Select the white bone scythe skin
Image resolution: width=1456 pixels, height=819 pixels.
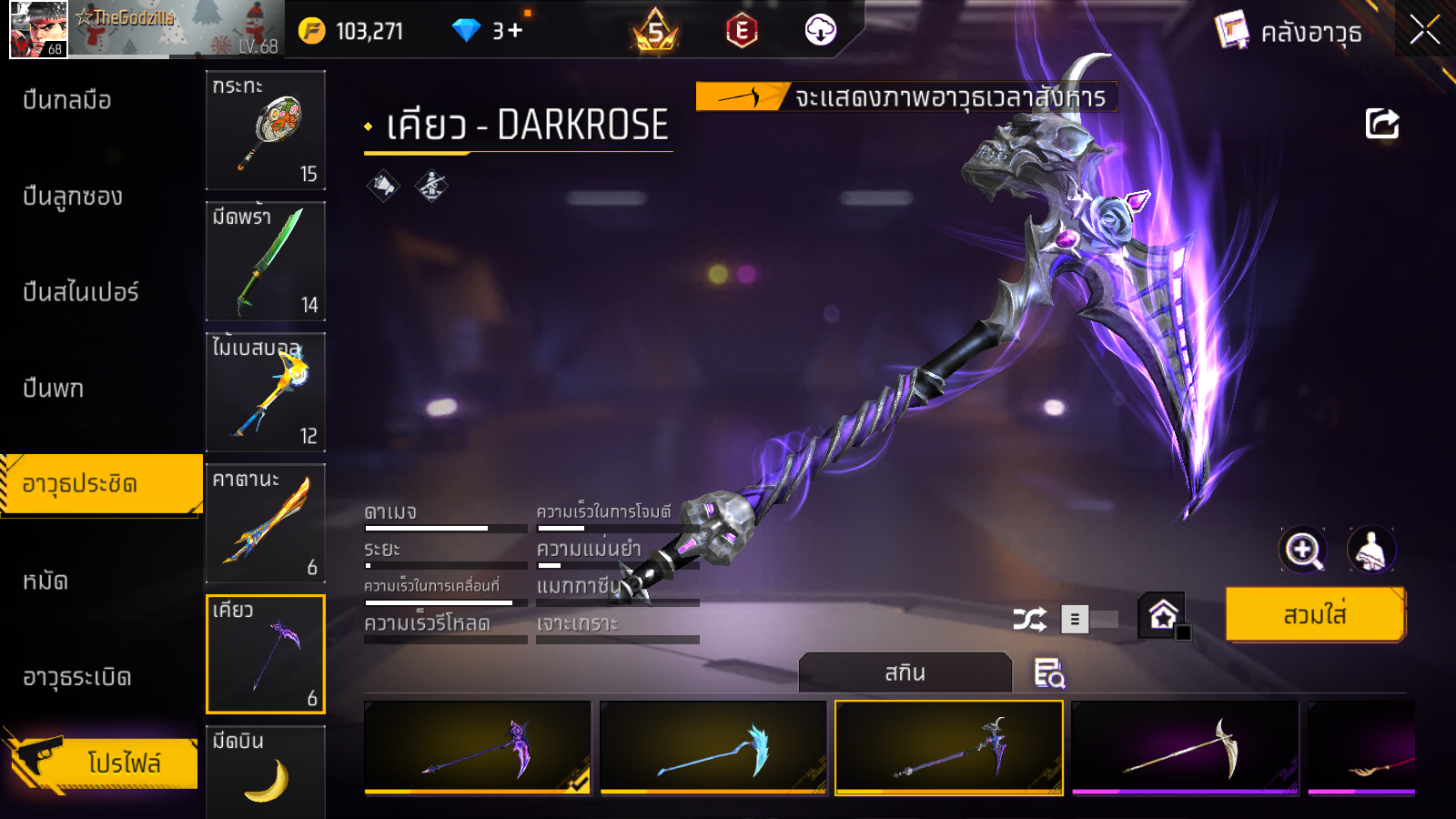tap(1185, 748)
